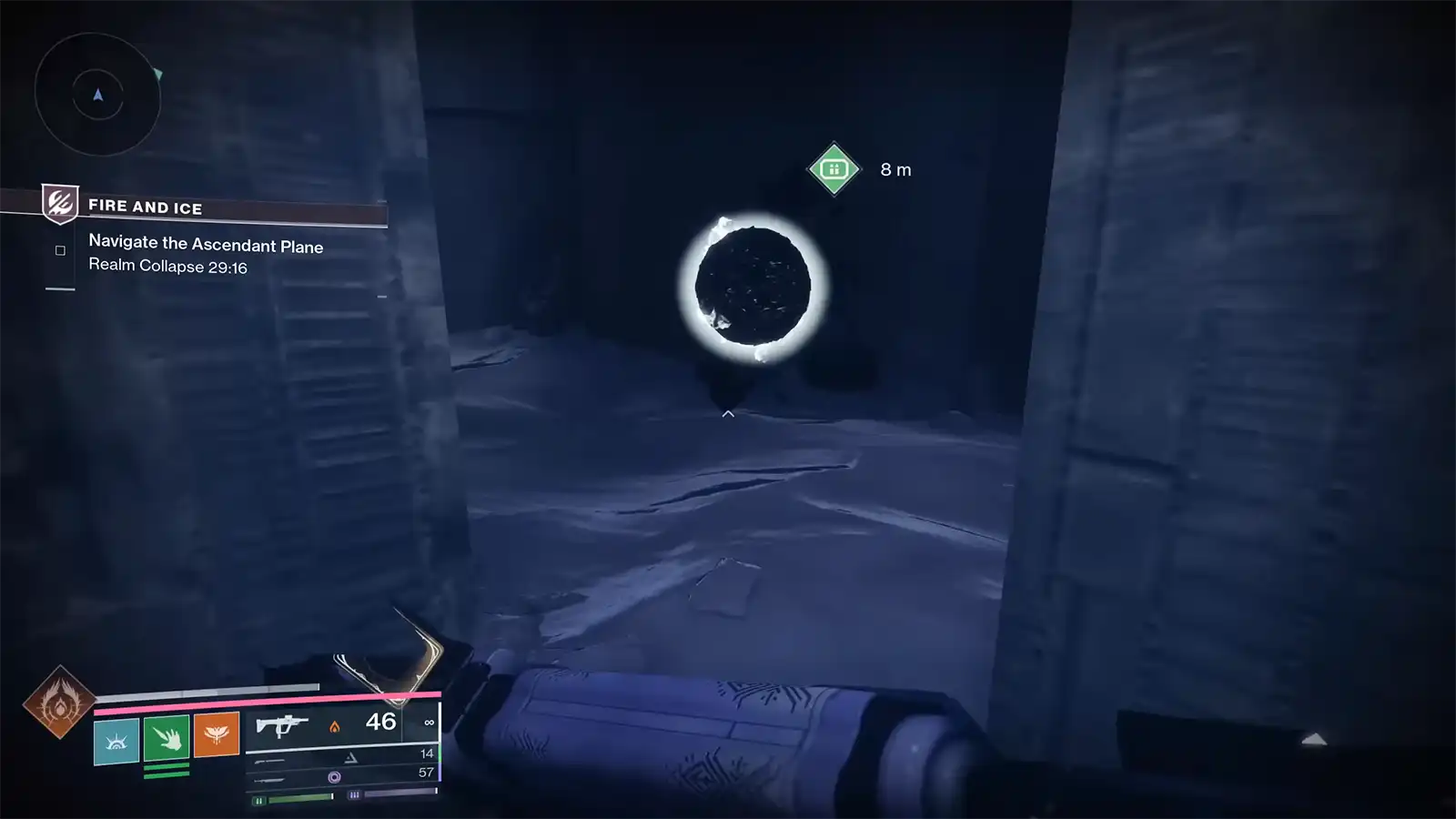The width and height of the screenshot is (1456, 819).
Task: Expand the small chevron below the portal
Action: (728, 413)
